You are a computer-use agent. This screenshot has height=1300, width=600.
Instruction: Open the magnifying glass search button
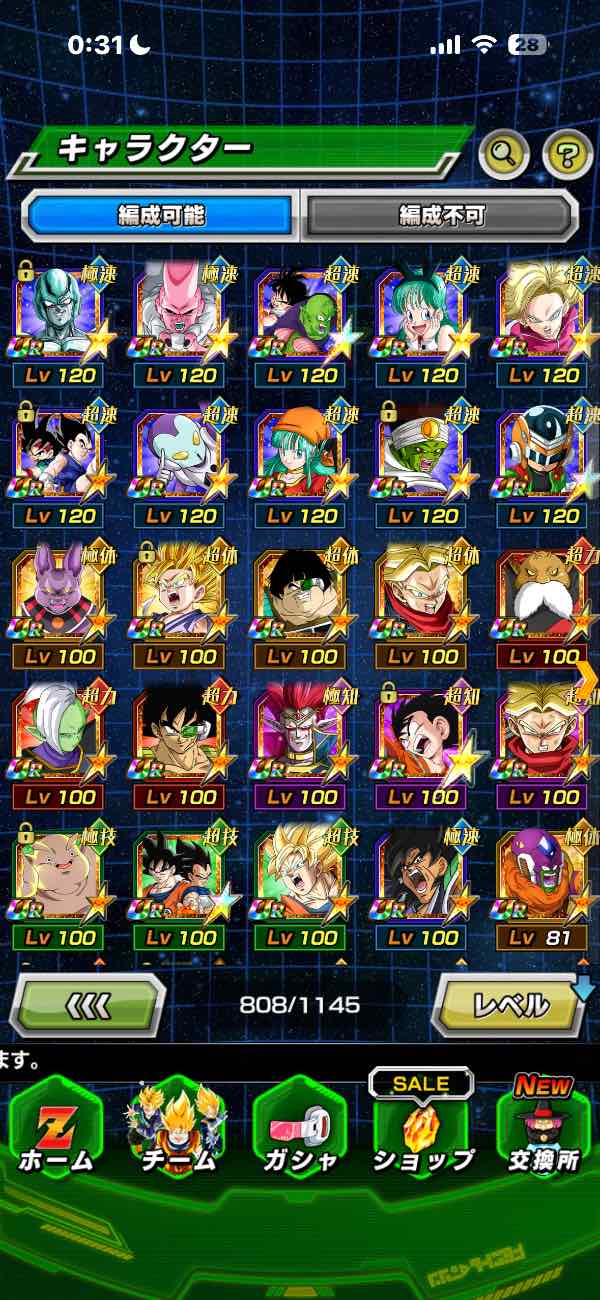pos(504,153)
